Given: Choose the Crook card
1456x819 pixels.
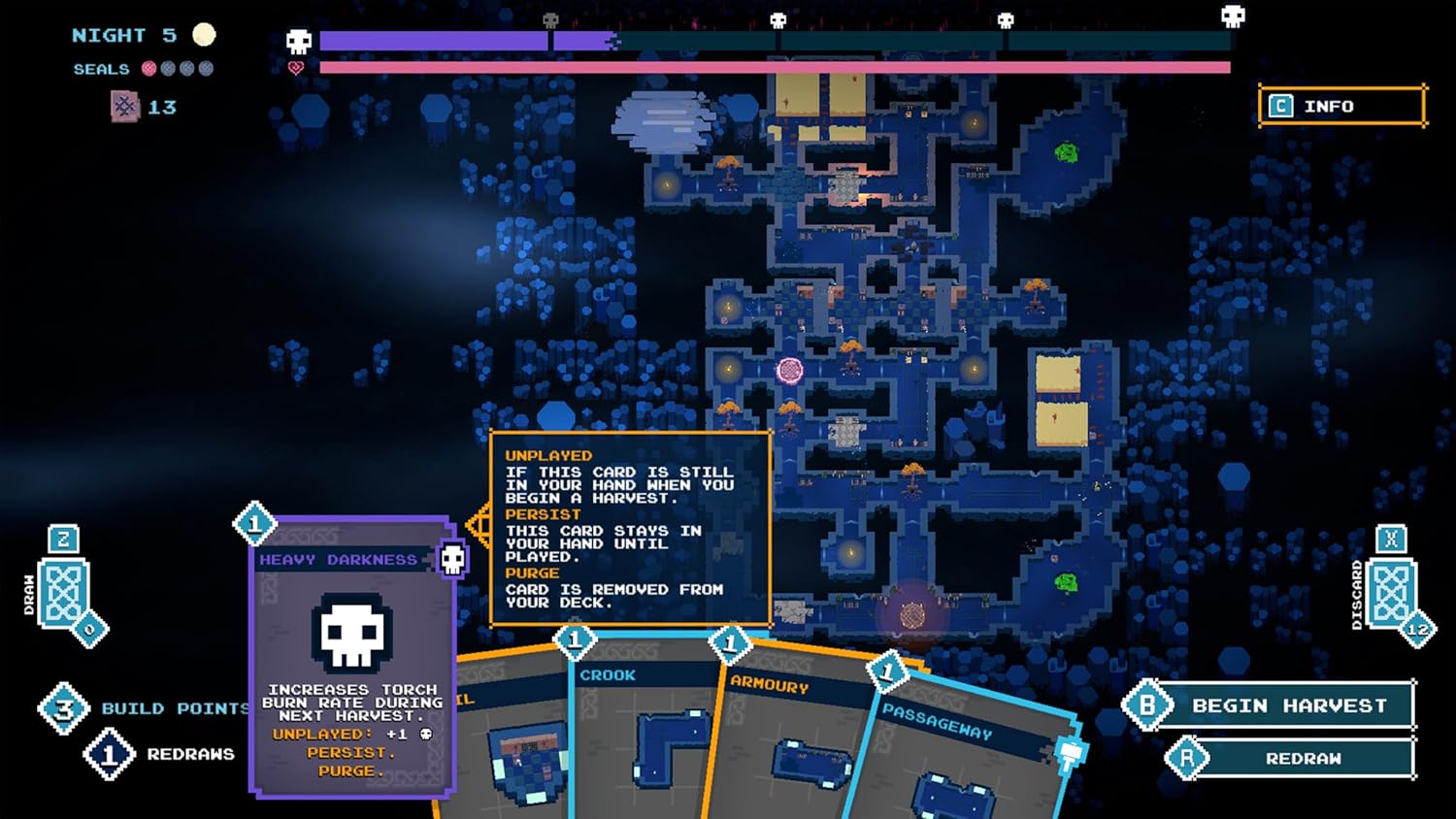Looking at the screenshot, I should [641, 737].
